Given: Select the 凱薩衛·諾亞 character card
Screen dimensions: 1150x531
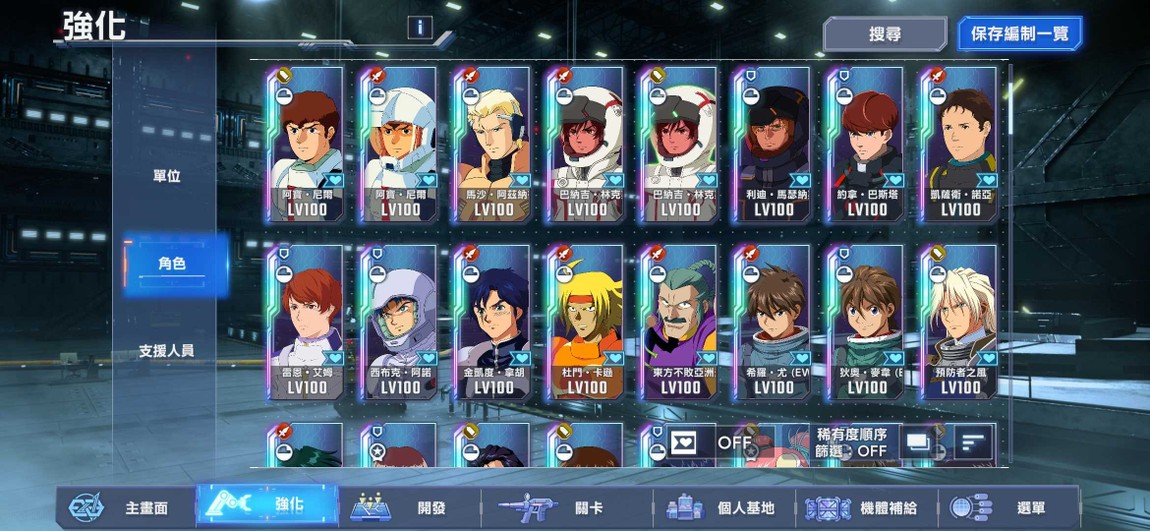Looking at the screenshot, I should 959,145.
